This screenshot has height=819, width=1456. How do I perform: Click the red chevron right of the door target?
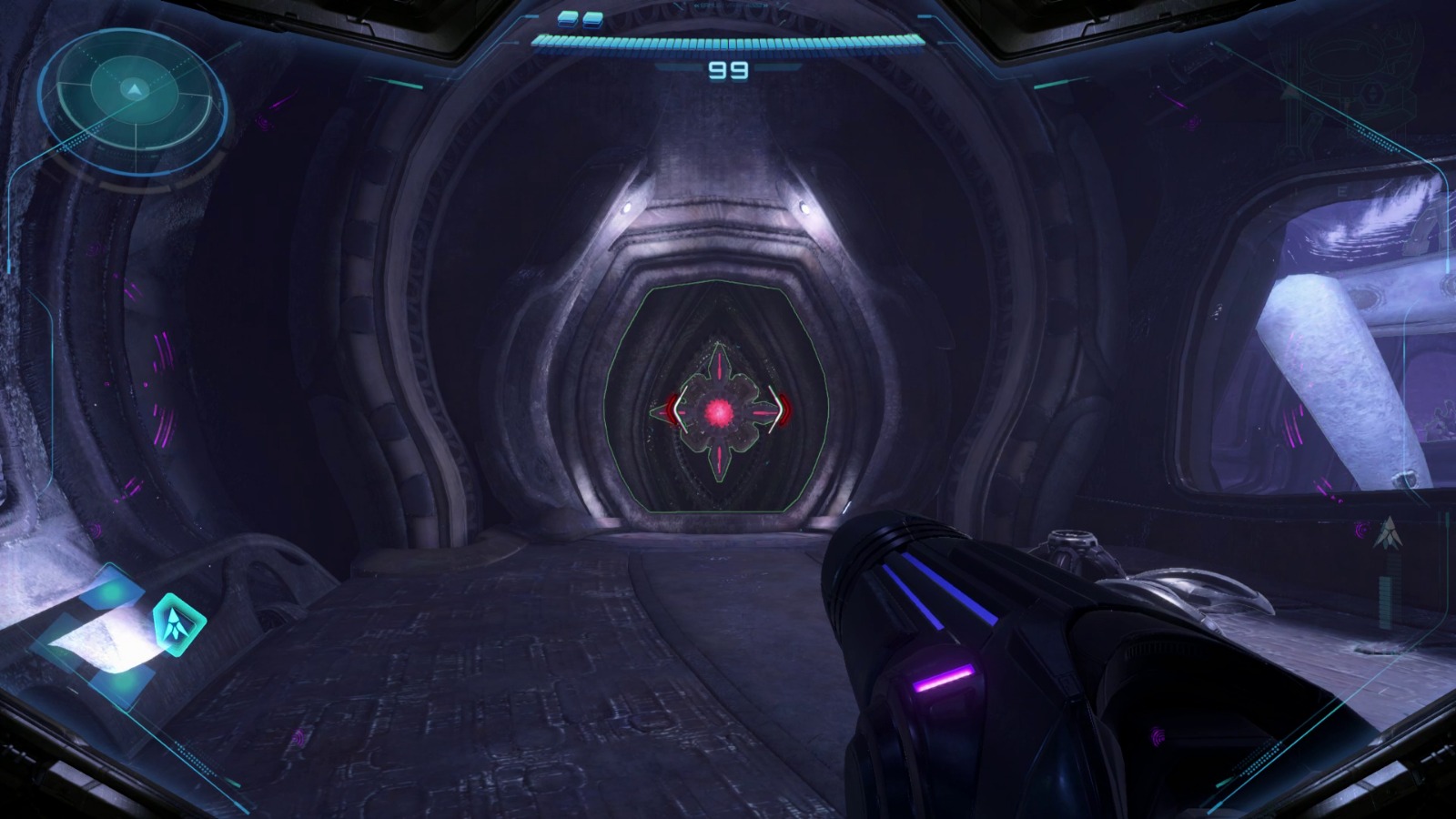point(781,410)
